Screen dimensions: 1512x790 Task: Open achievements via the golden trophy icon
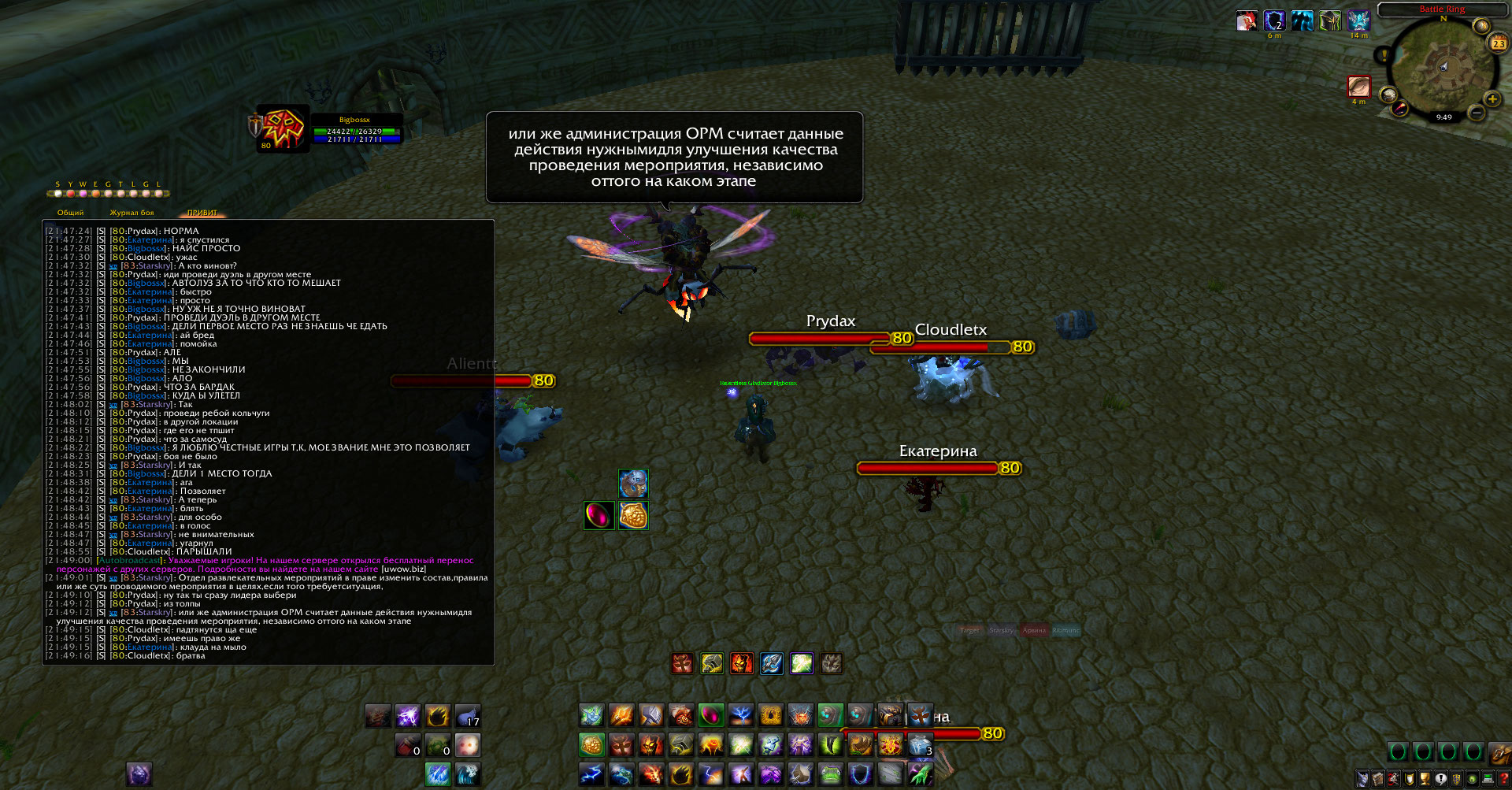(x=1425, y=779)
